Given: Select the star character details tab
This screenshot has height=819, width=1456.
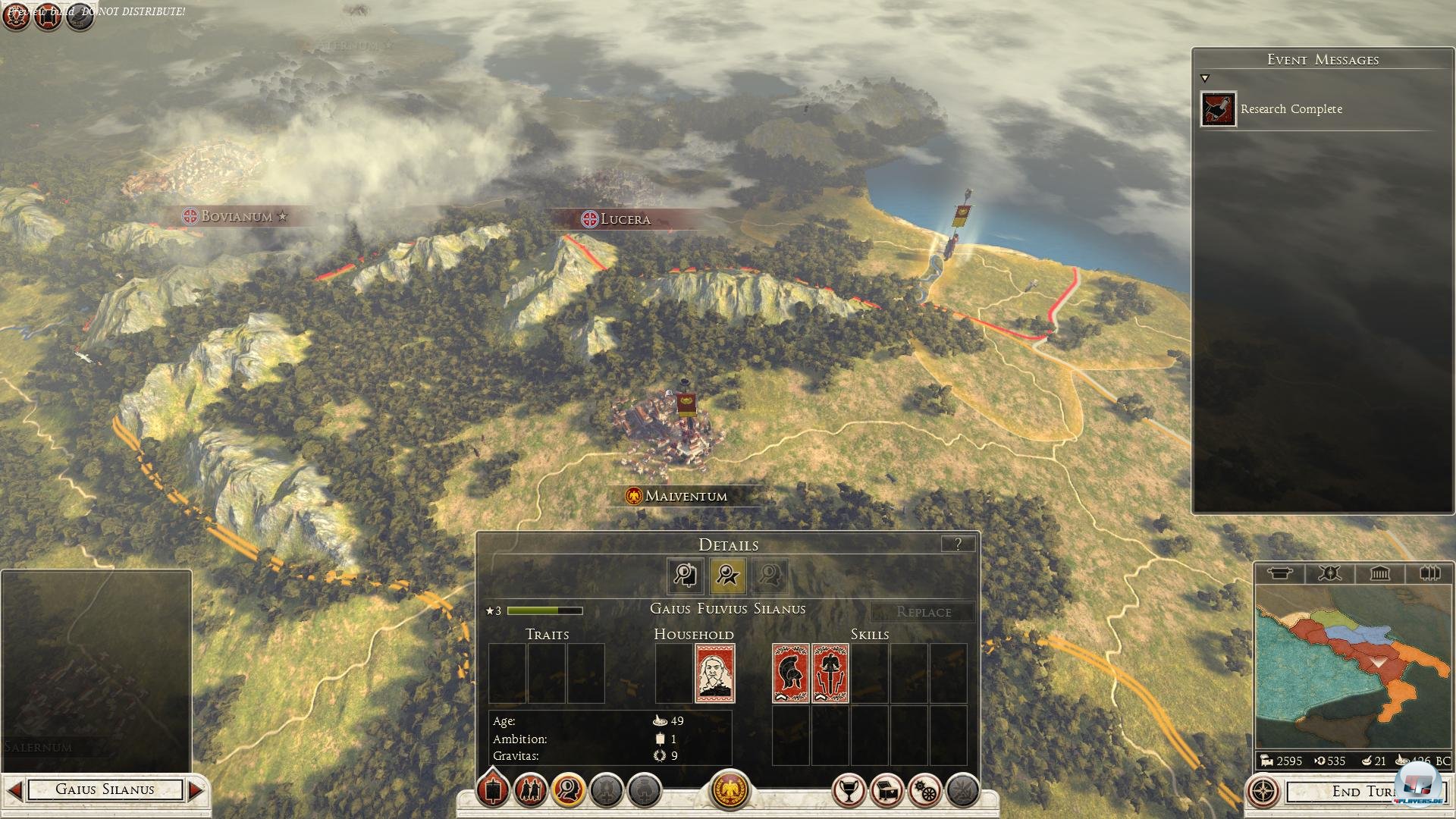Looking at the screenshot, I should [727, 576].
